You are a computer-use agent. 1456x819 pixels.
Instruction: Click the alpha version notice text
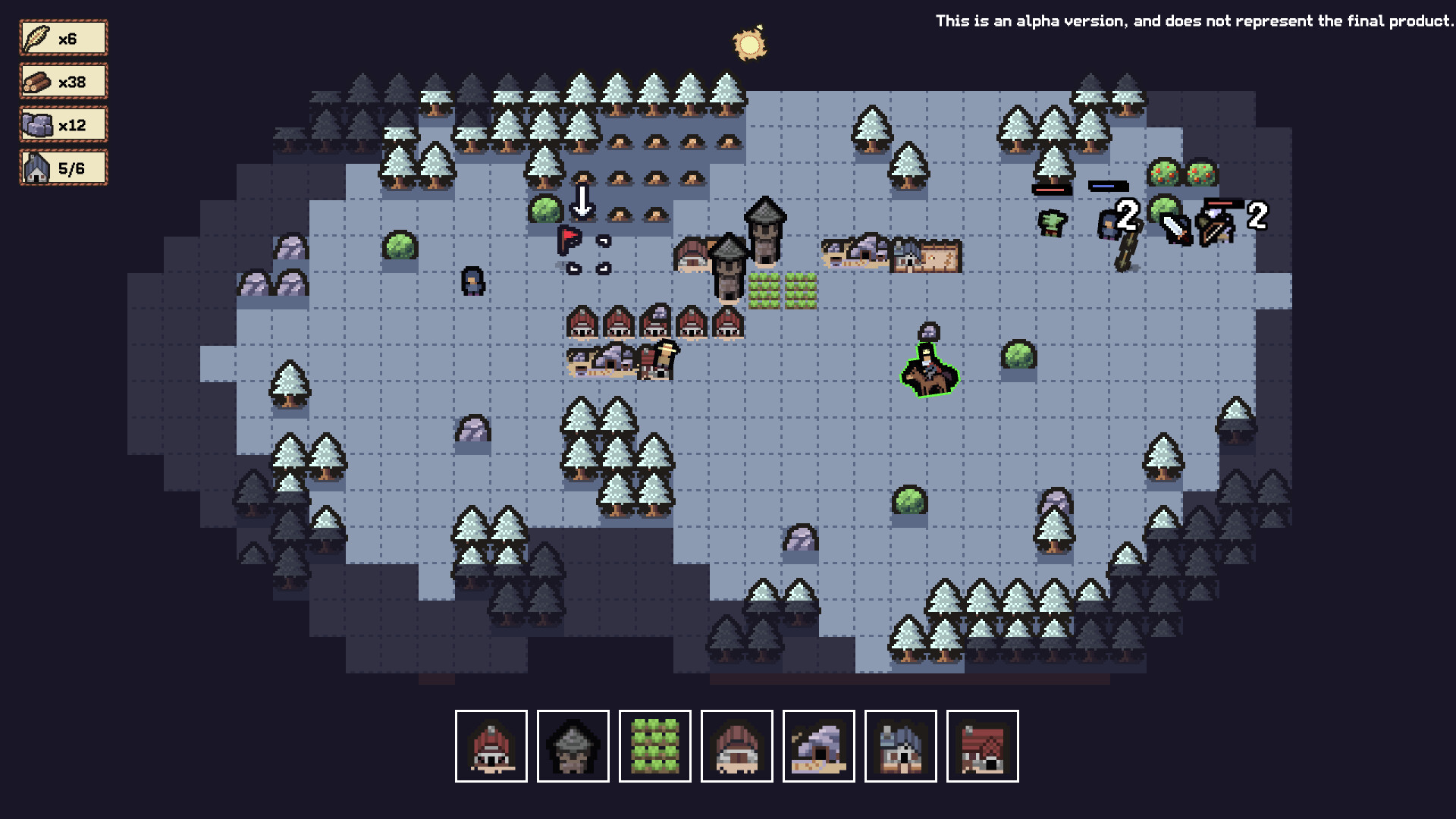1194,21
